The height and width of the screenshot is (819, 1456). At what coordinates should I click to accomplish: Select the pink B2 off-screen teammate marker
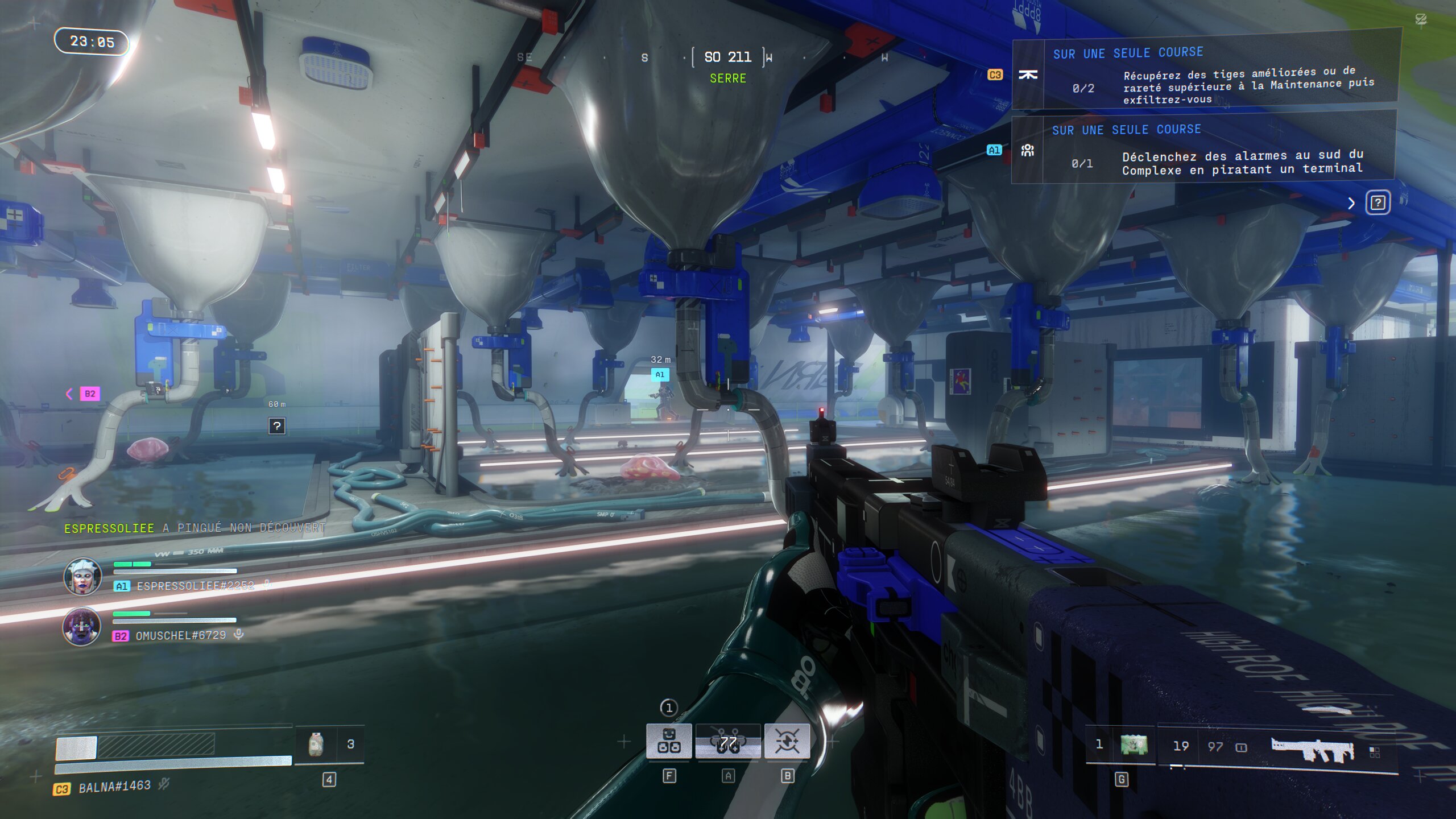pos(89,394)
